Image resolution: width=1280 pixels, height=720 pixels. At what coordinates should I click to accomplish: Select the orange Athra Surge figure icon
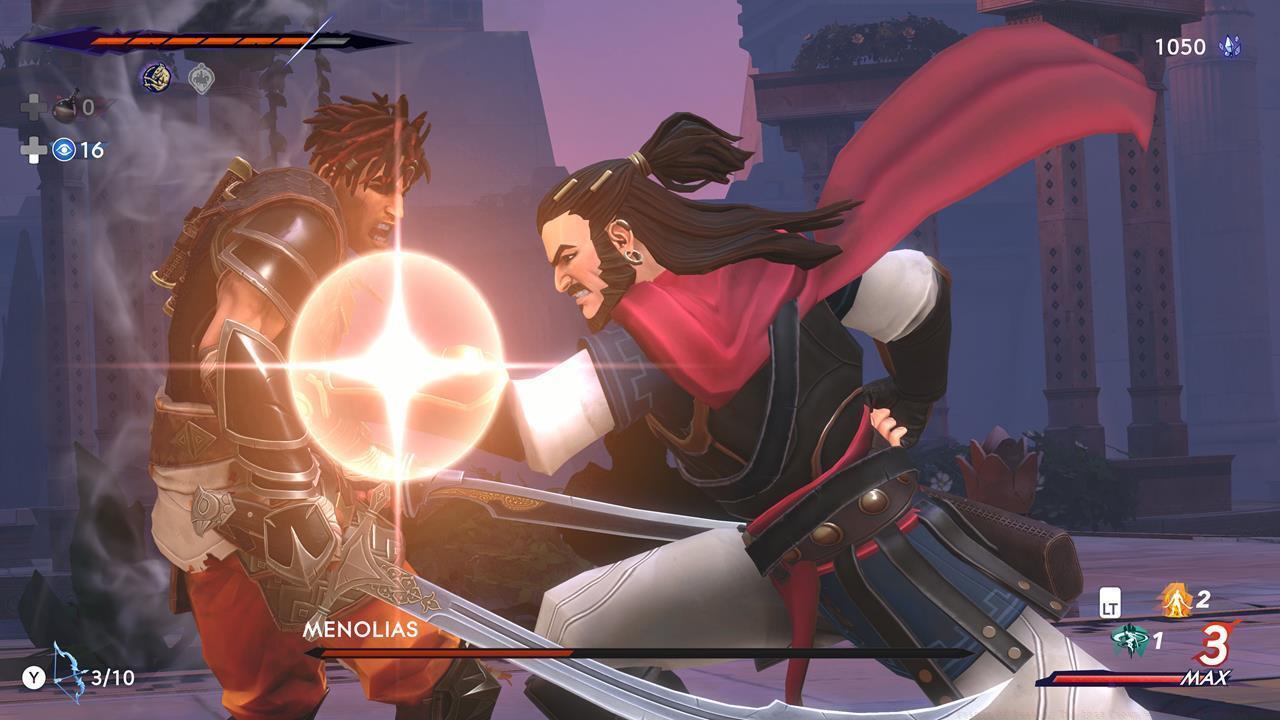(1175, 600)
